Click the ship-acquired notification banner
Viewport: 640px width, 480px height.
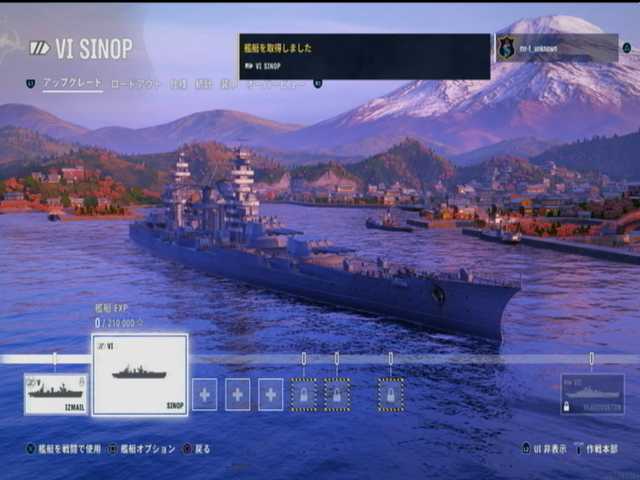364,56
